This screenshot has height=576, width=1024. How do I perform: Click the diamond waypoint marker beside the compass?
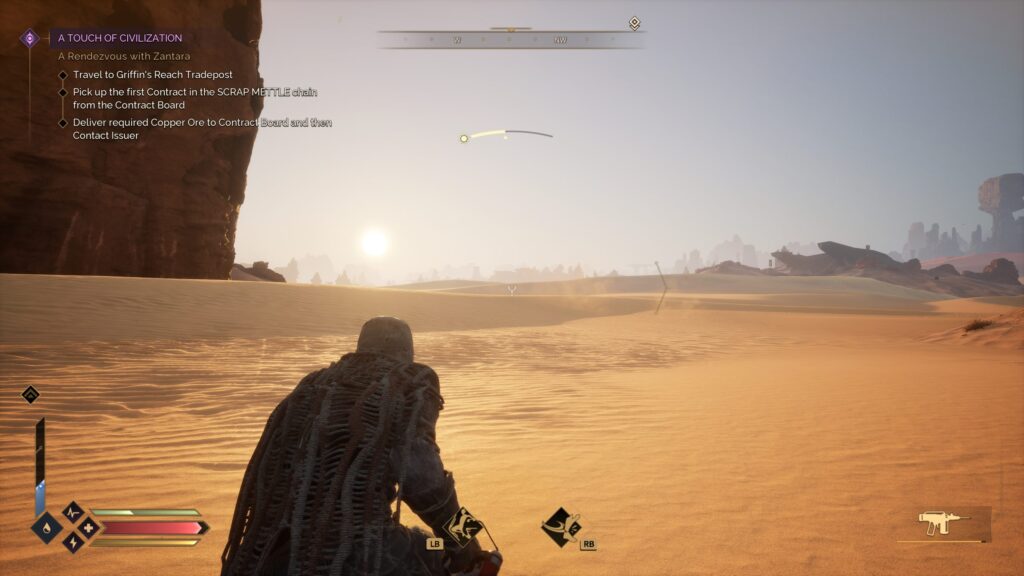[x=634, y=23]
